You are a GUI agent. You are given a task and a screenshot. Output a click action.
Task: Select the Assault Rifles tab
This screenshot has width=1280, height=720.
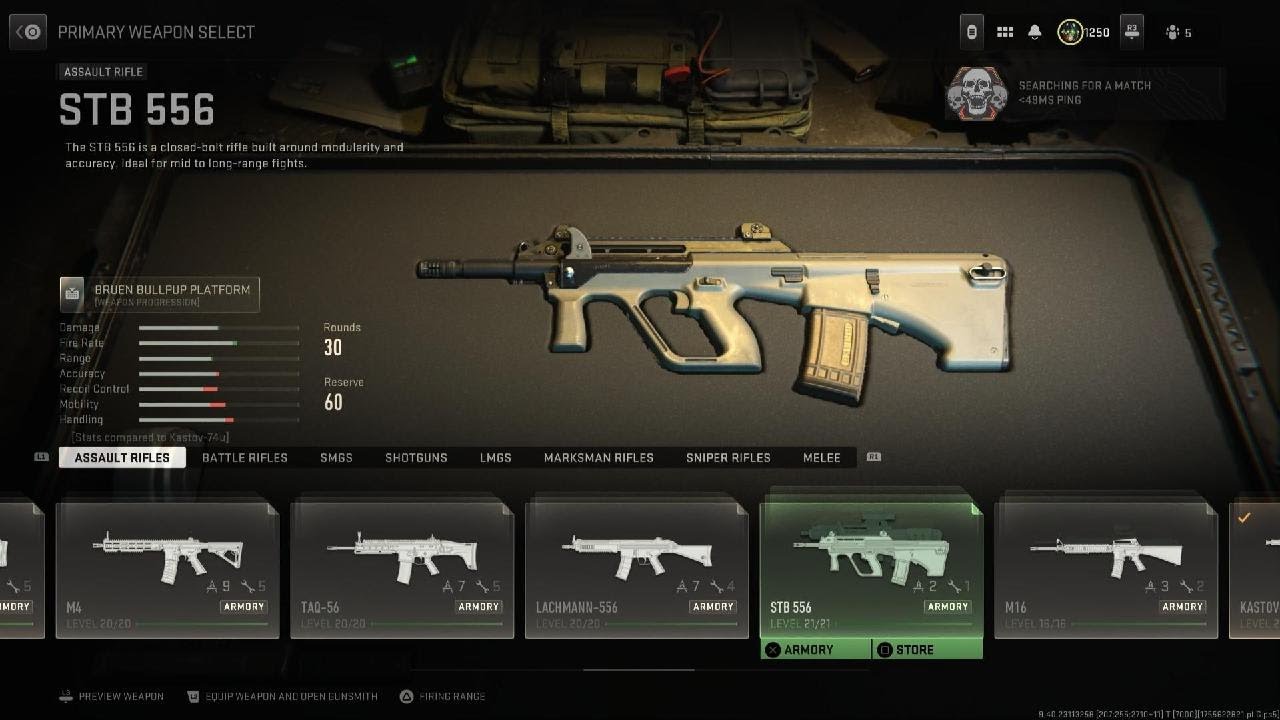click(122, 457)
